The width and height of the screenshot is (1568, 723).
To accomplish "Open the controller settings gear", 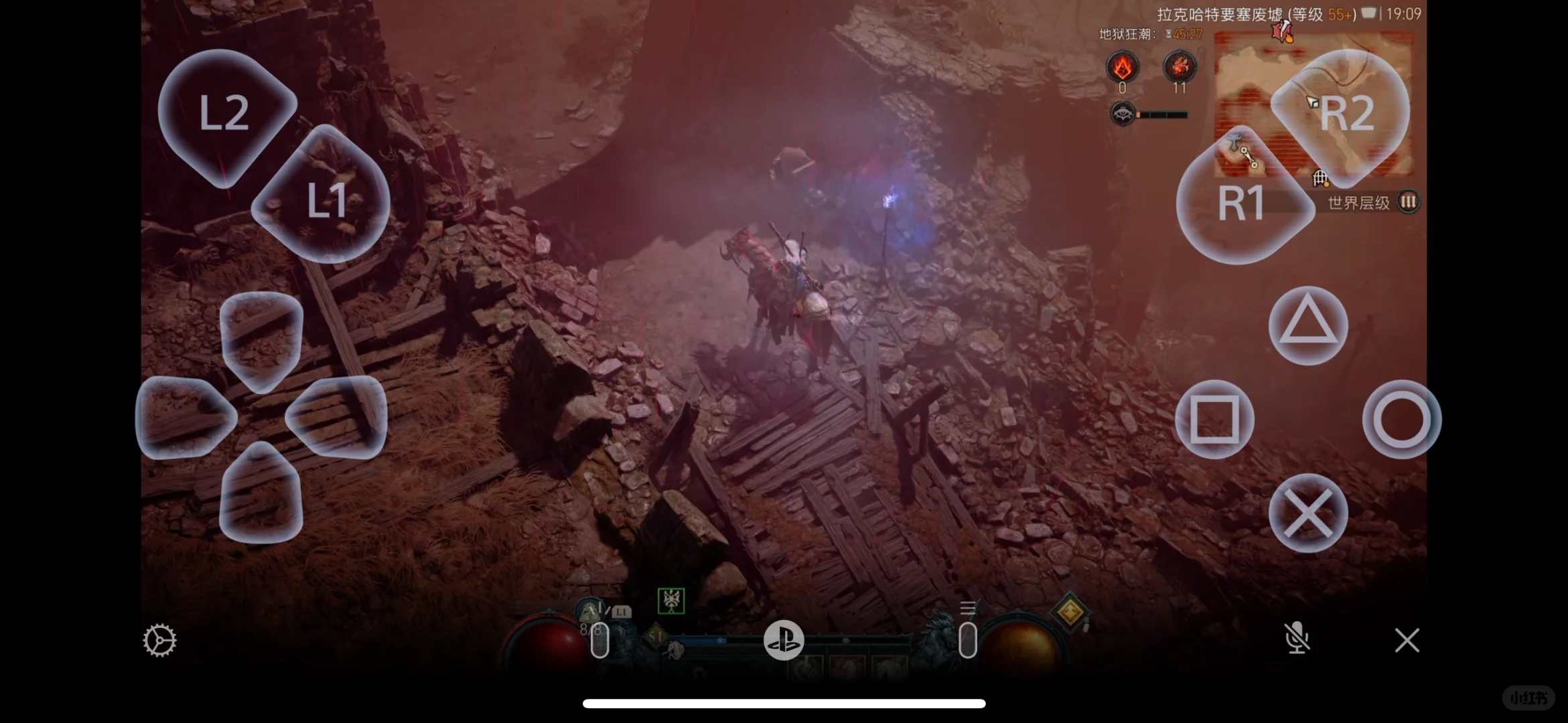I will [159, 640].
